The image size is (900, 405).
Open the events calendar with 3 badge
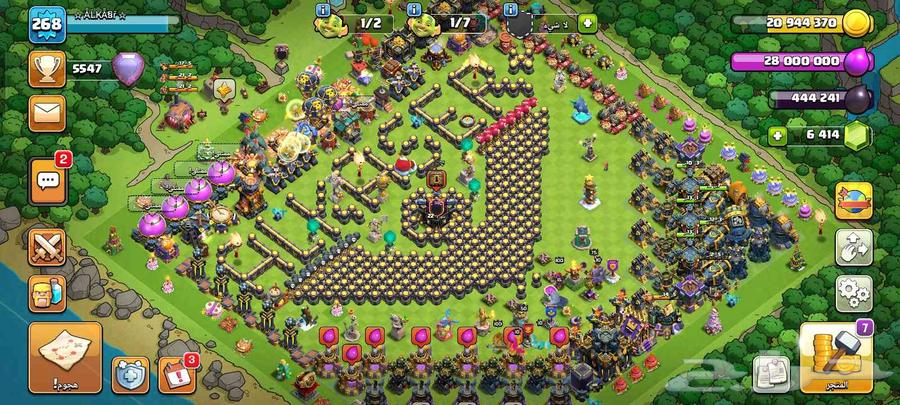pyautogui.click(x=177, y=372)
